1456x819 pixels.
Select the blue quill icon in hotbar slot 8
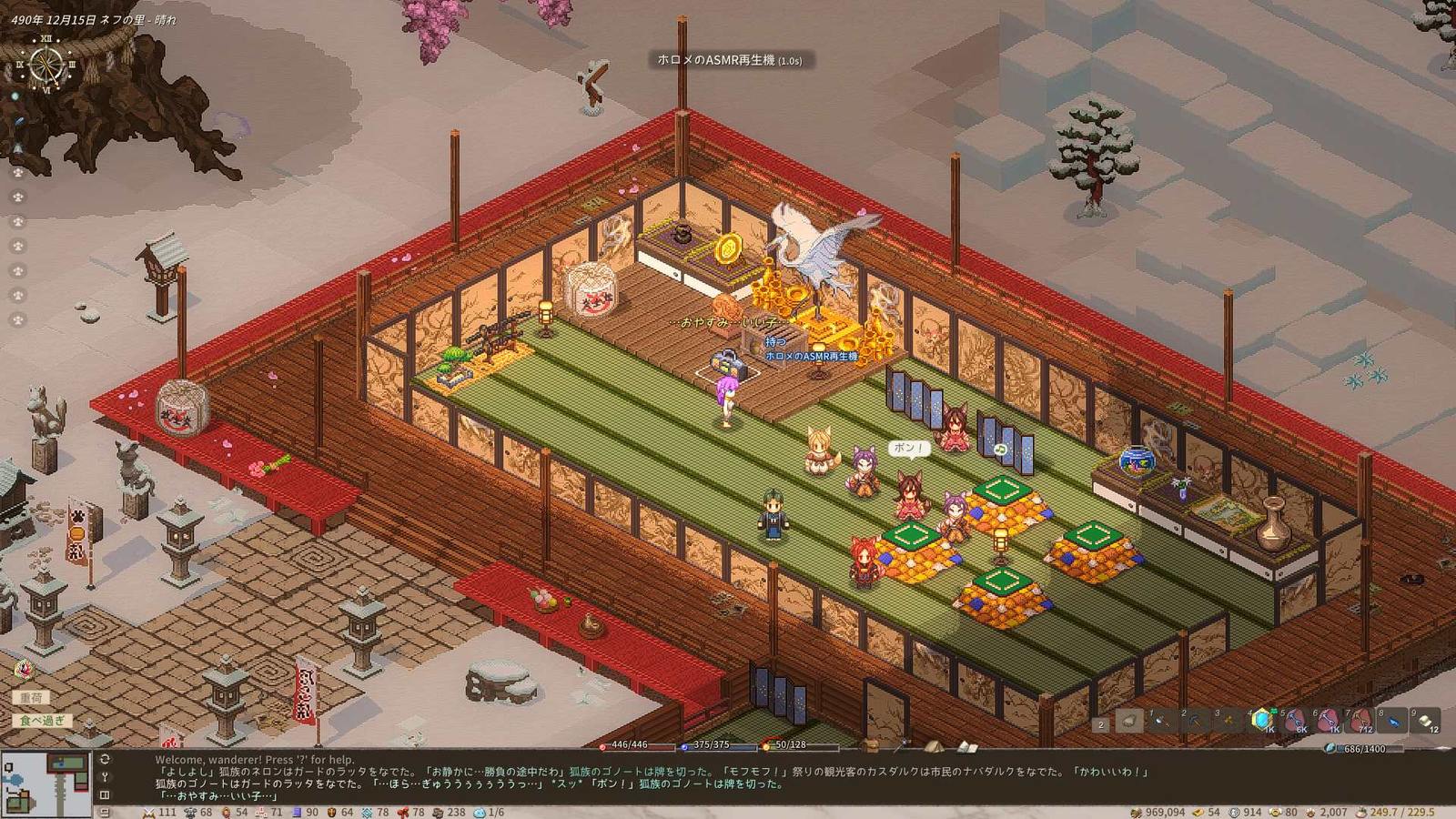pos(1395,721)
